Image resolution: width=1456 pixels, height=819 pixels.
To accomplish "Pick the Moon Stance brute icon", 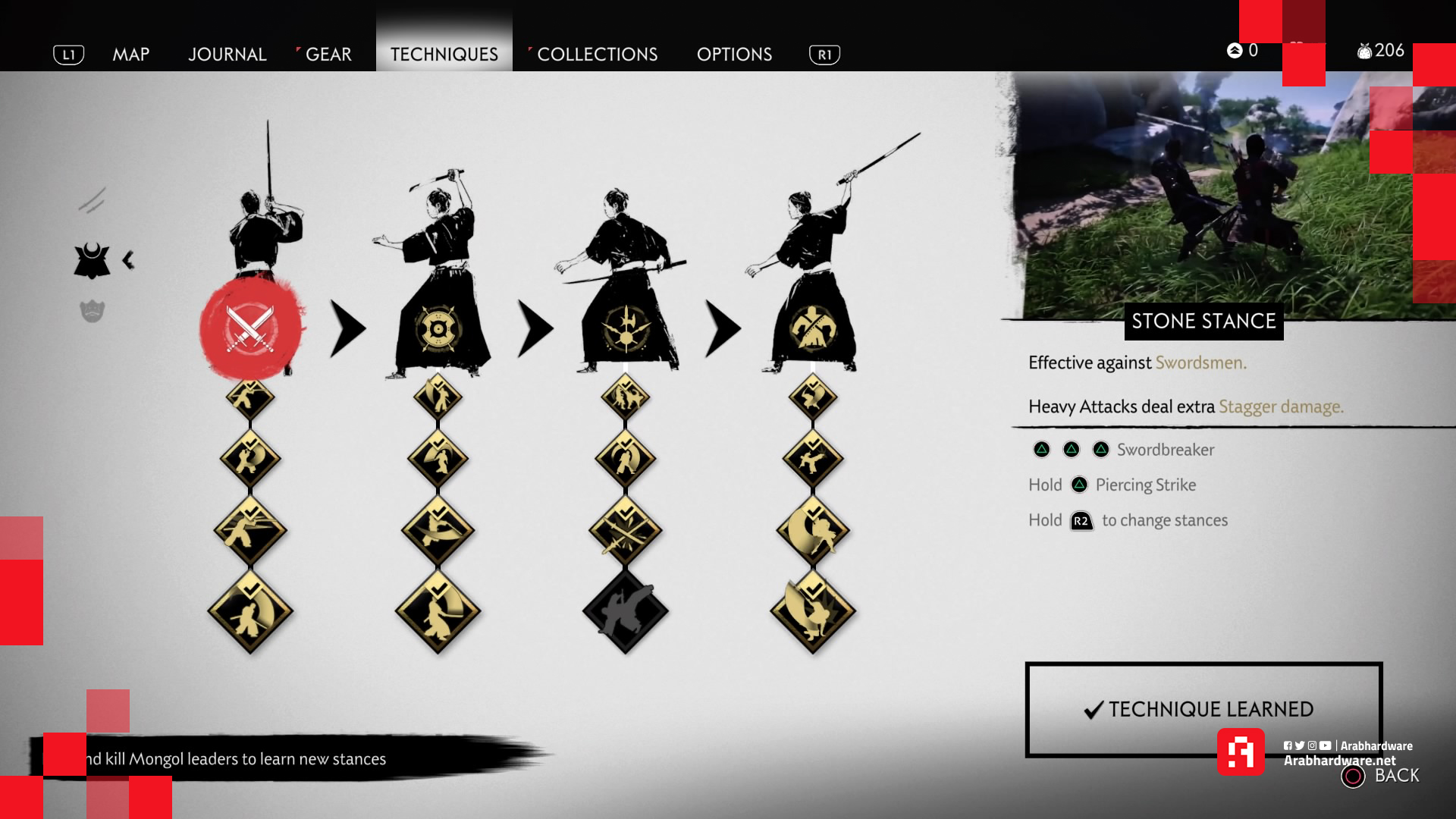I will pyautogui.click(x=812, y=328).
